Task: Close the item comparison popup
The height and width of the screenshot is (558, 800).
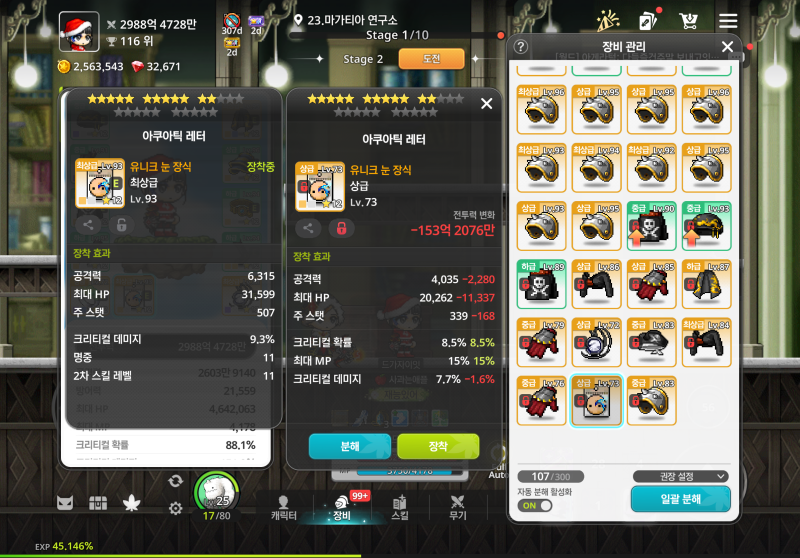Action: [487, 103]
